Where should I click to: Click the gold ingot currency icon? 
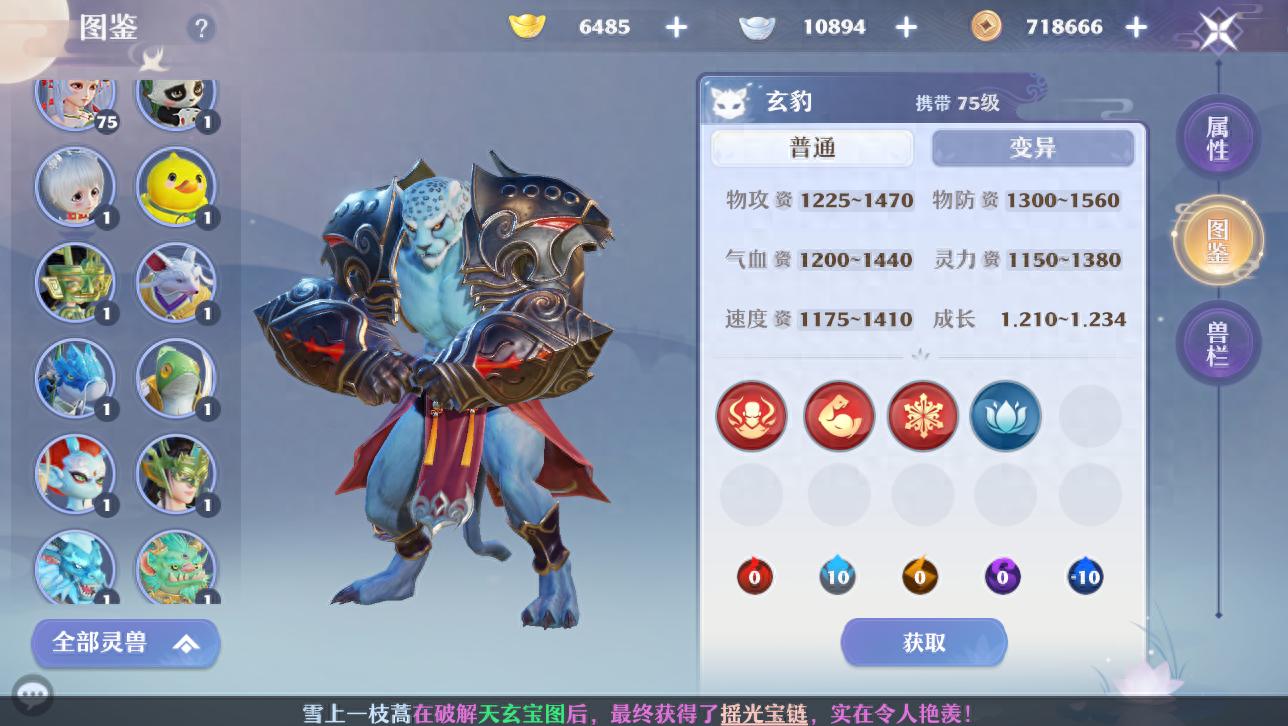[x=527, y=27]
